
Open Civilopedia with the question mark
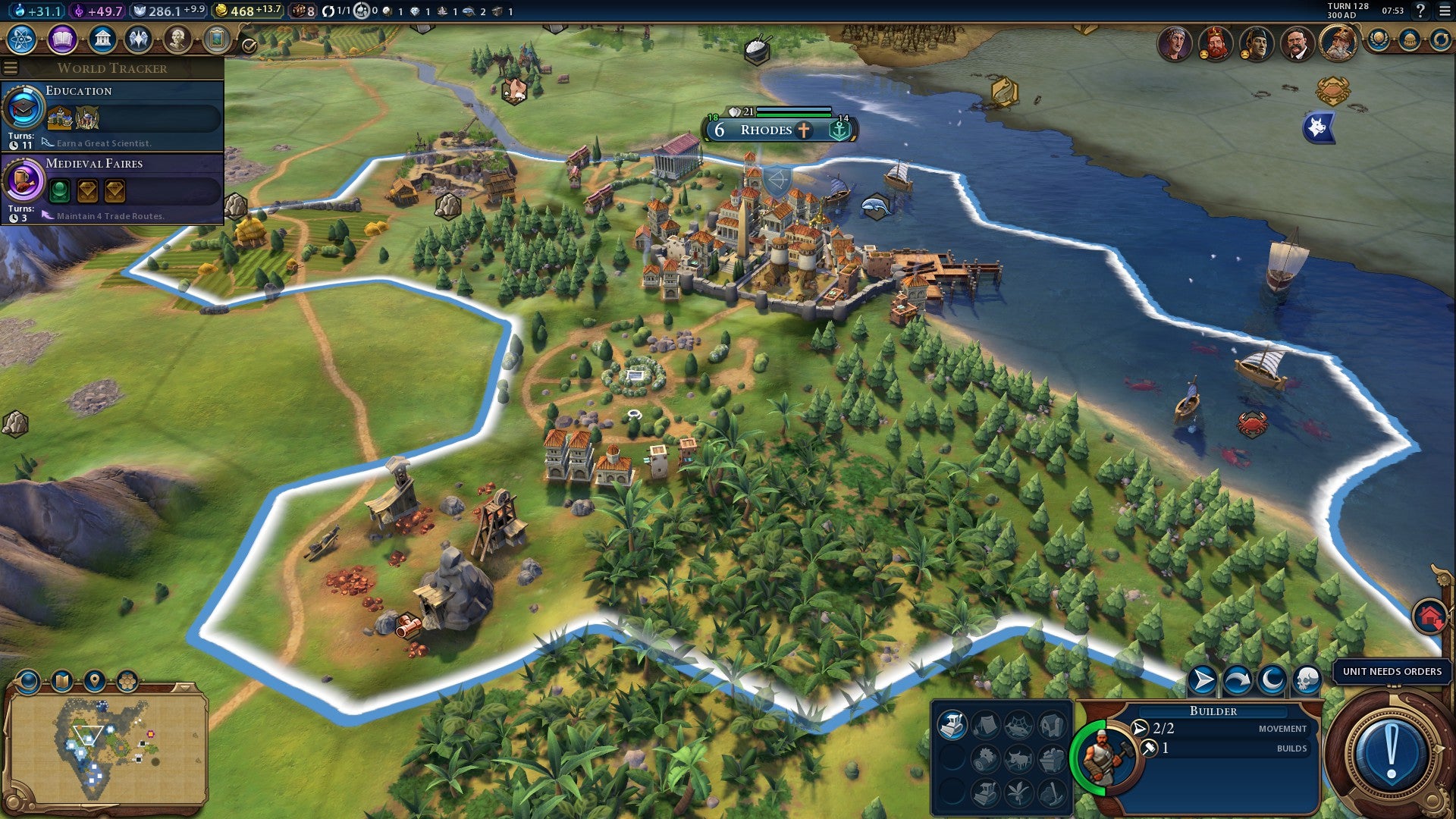[1421, 12]
